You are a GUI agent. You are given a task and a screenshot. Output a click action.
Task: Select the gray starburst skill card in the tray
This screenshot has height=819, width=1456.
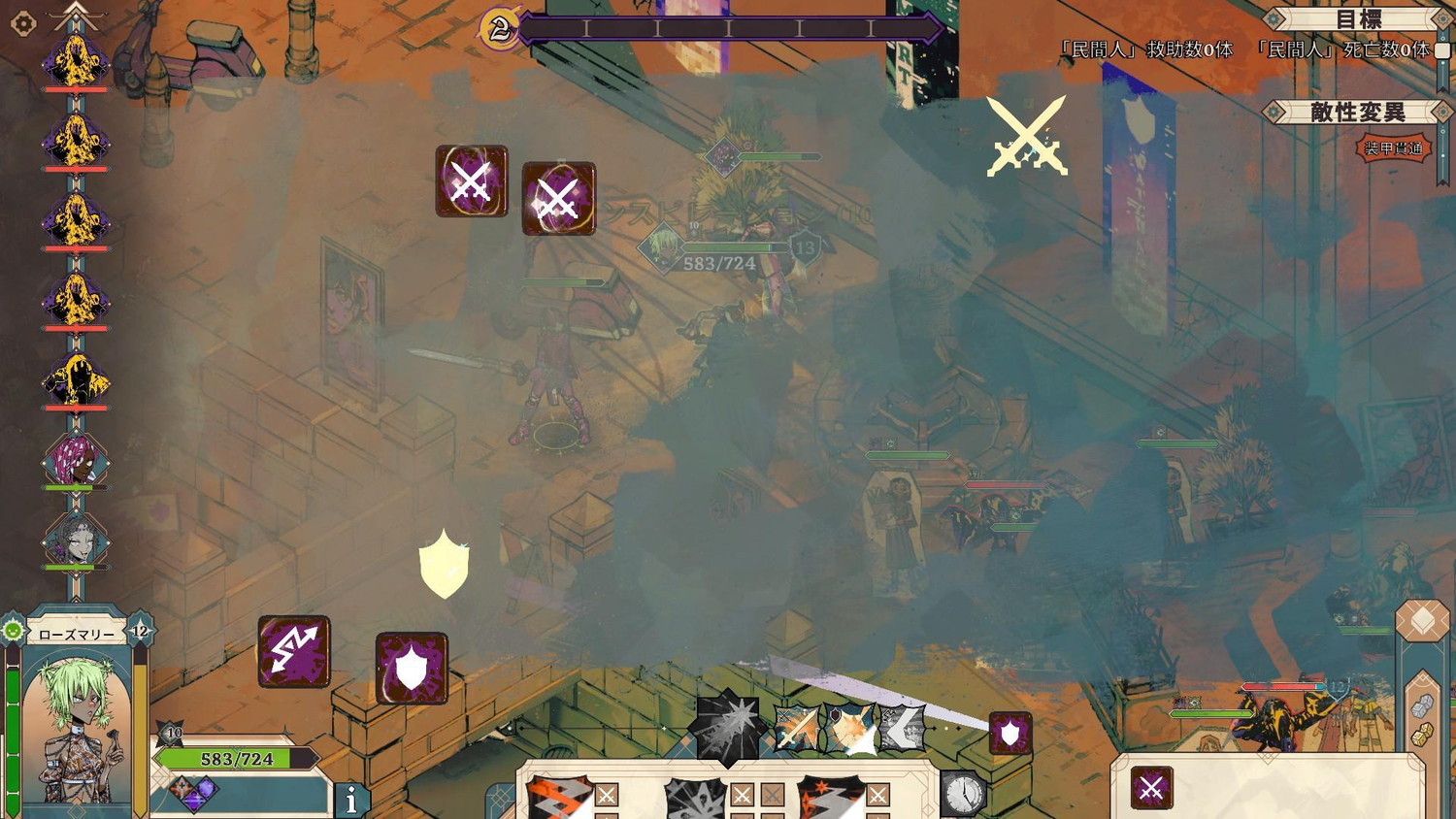694,798
